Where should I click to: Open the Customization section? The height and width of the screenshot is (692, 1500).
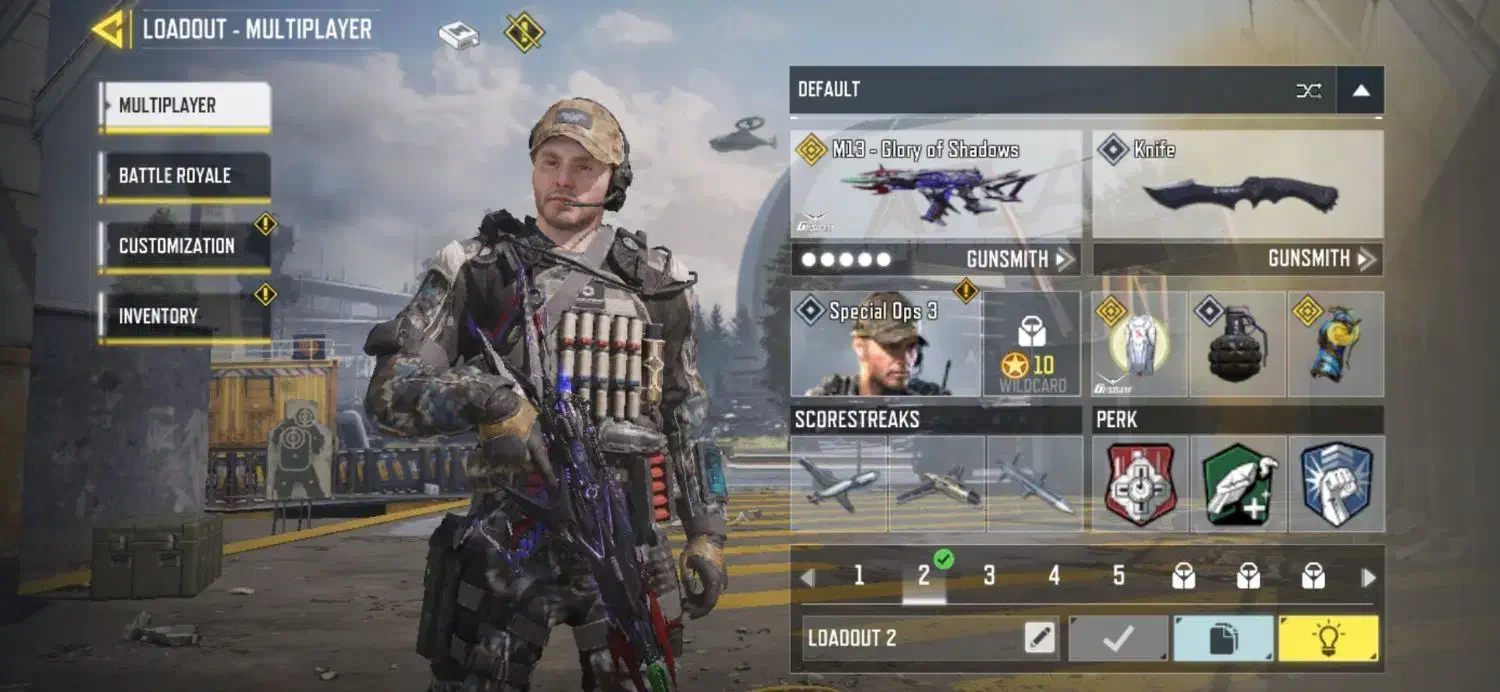click(x=185, y=246)
